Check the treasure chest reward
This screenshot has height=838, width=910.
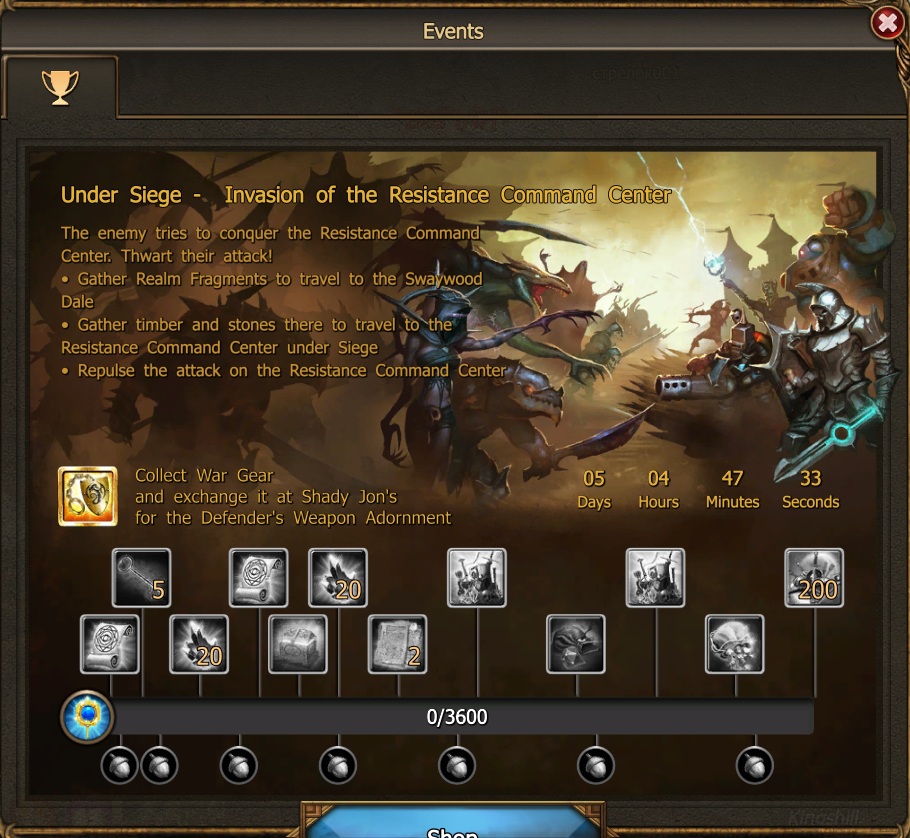299,644
